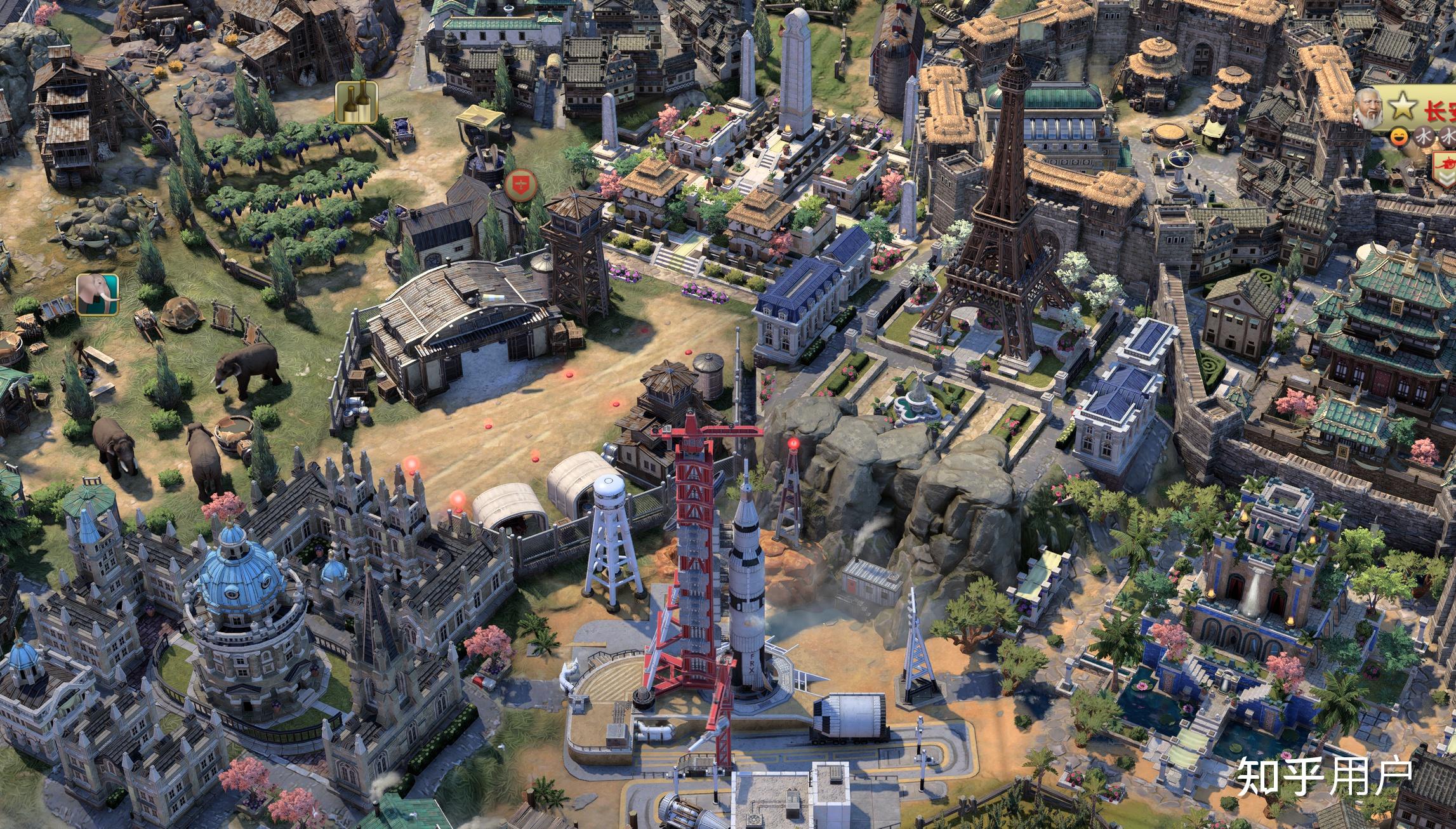Click the bearded leader portrait on city banner
The height and width of the screenshot is (829, 1456).
pos(1369,110)
